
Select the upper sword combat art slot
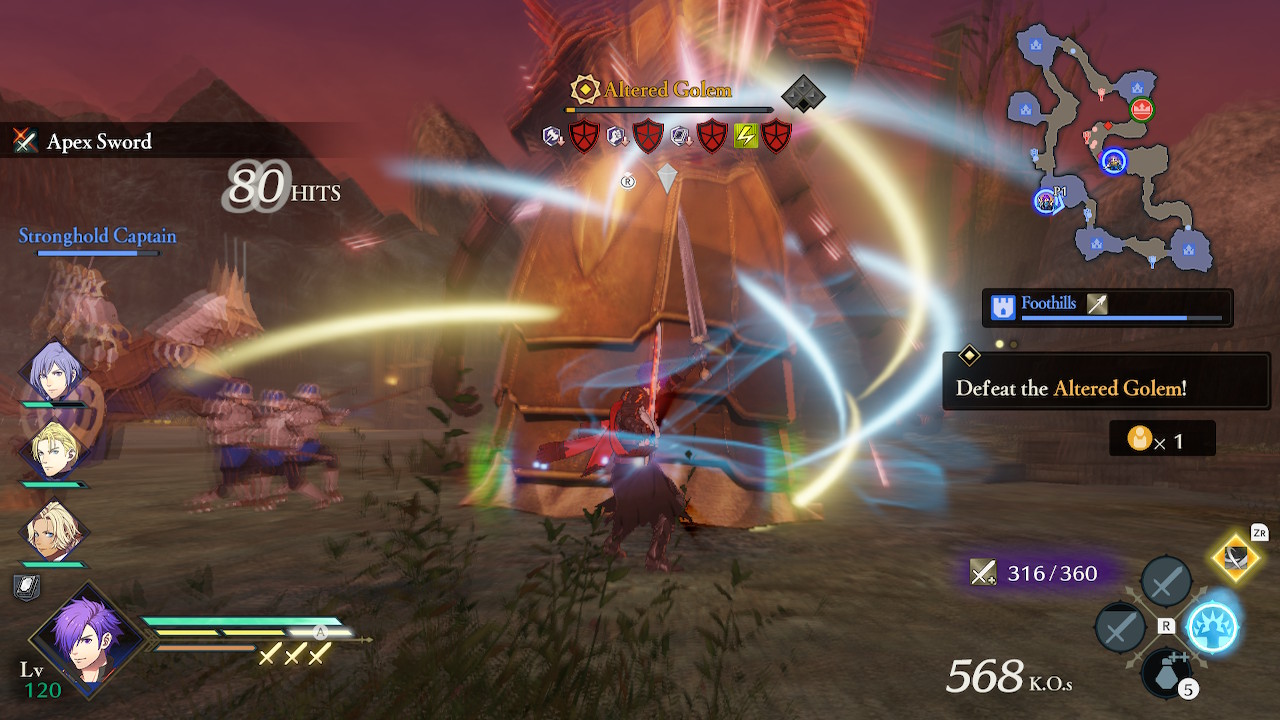point(1166,580)
